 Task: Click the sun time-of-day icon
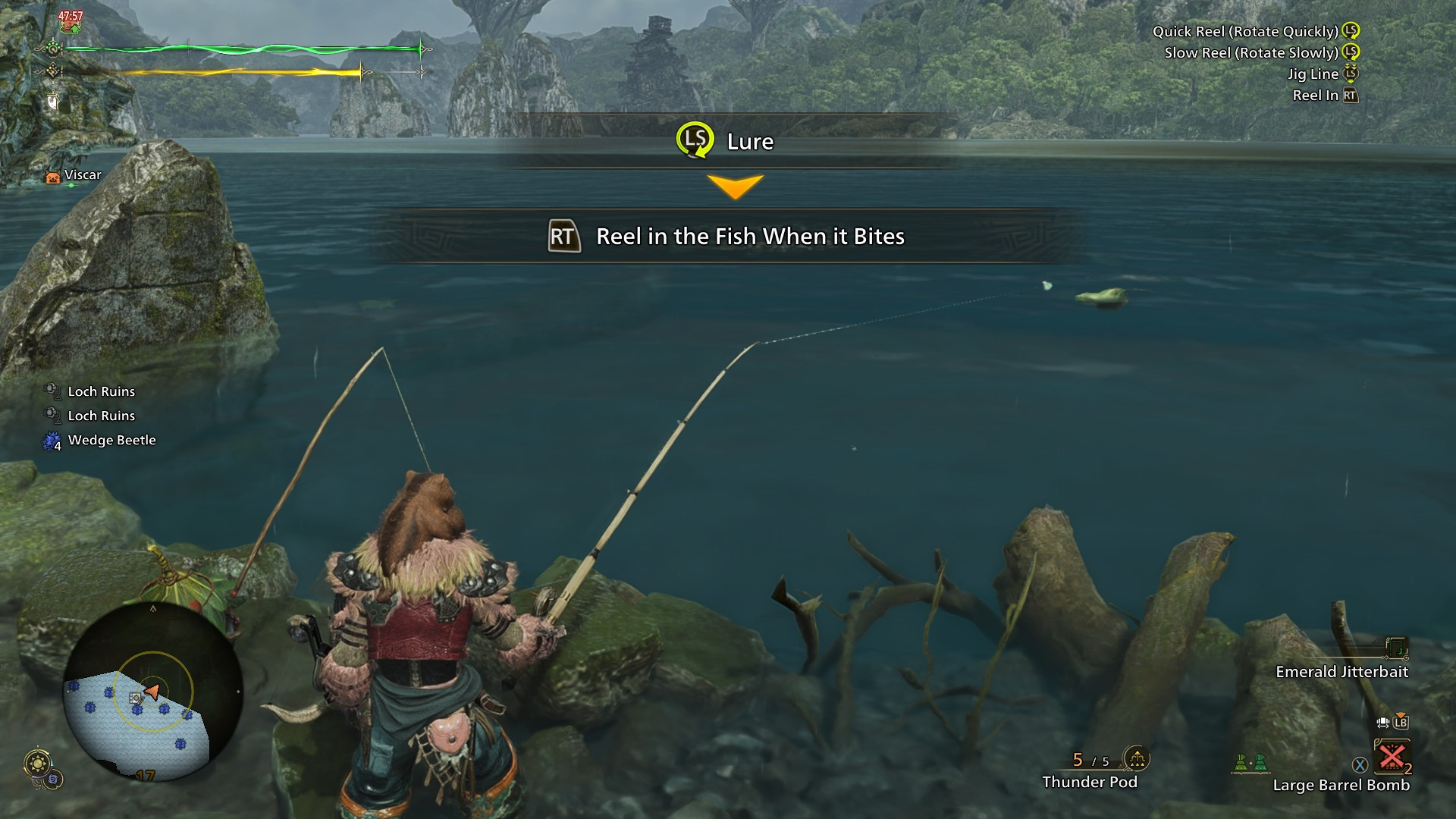pos(38,762)
